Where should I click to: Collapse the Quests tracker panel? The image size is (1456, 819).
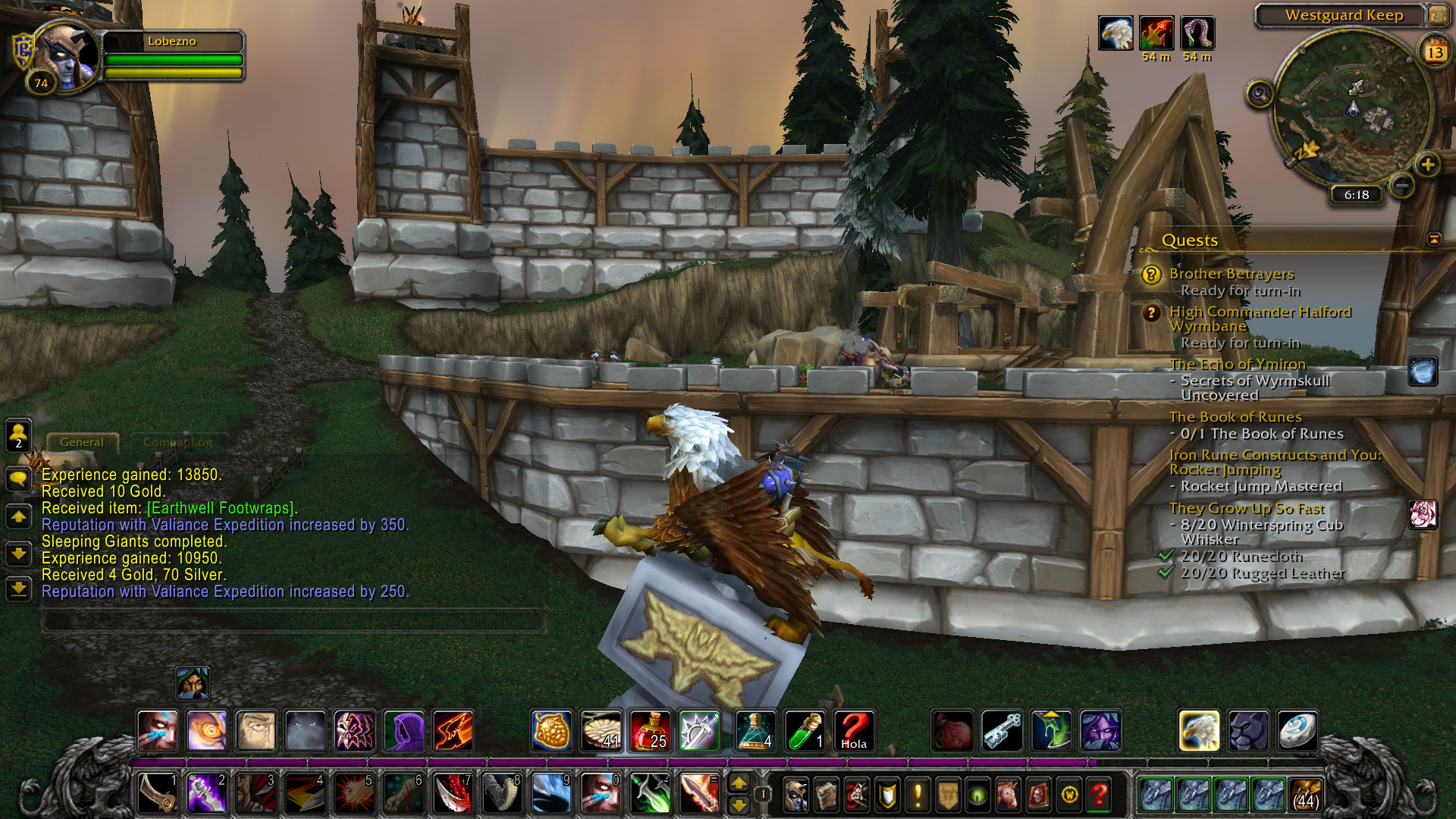pos(1434,240)
